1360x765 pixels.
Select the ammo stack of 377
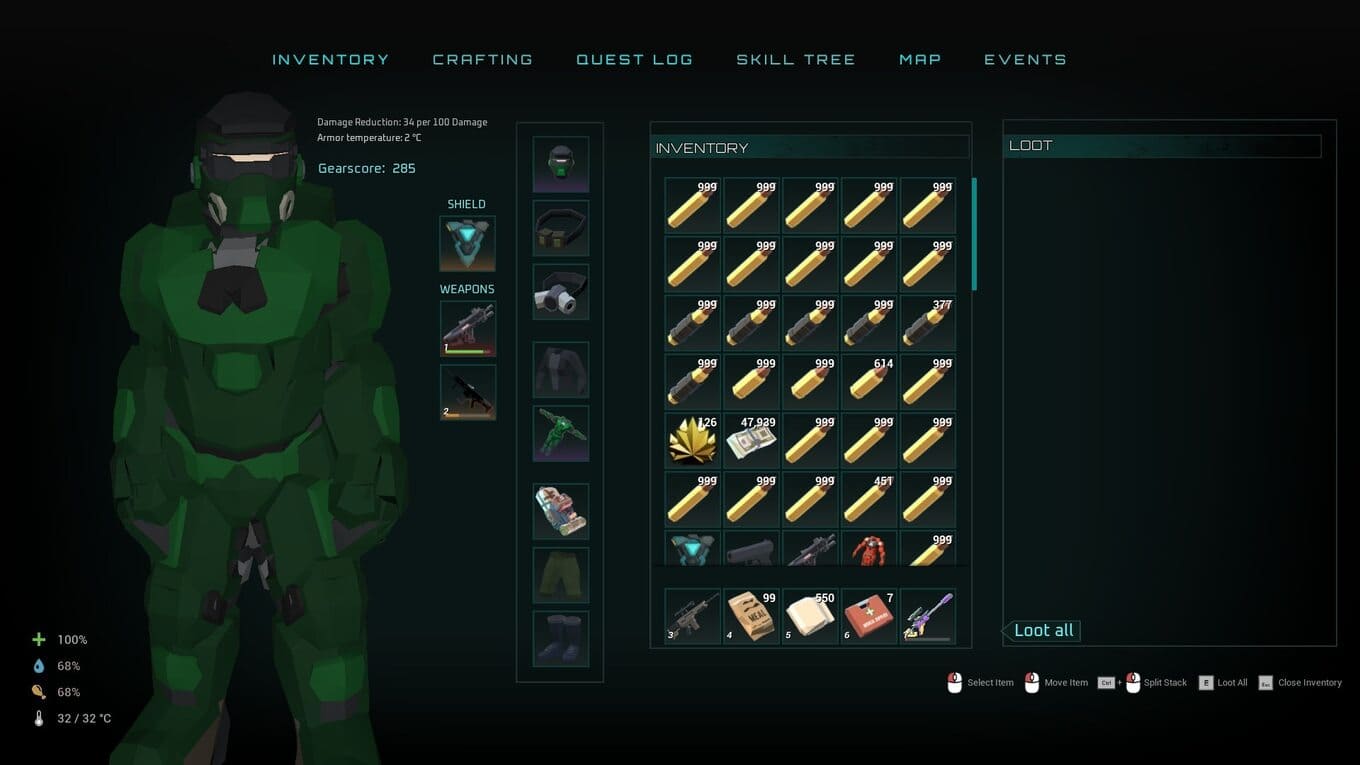(x=928, y=323)
